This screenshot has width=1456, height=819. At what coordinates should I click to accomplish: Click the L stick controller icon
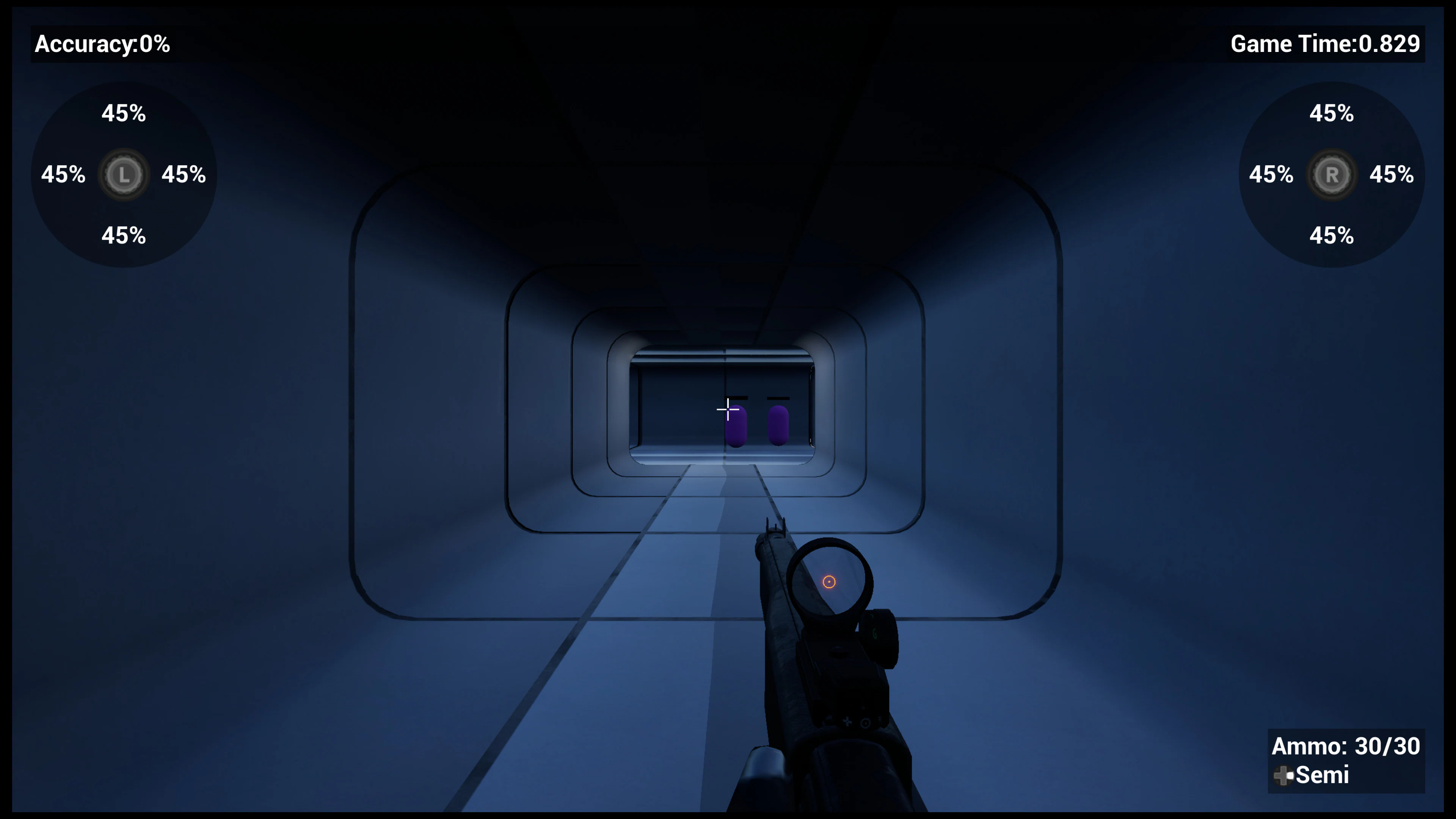tap(124, 175)
